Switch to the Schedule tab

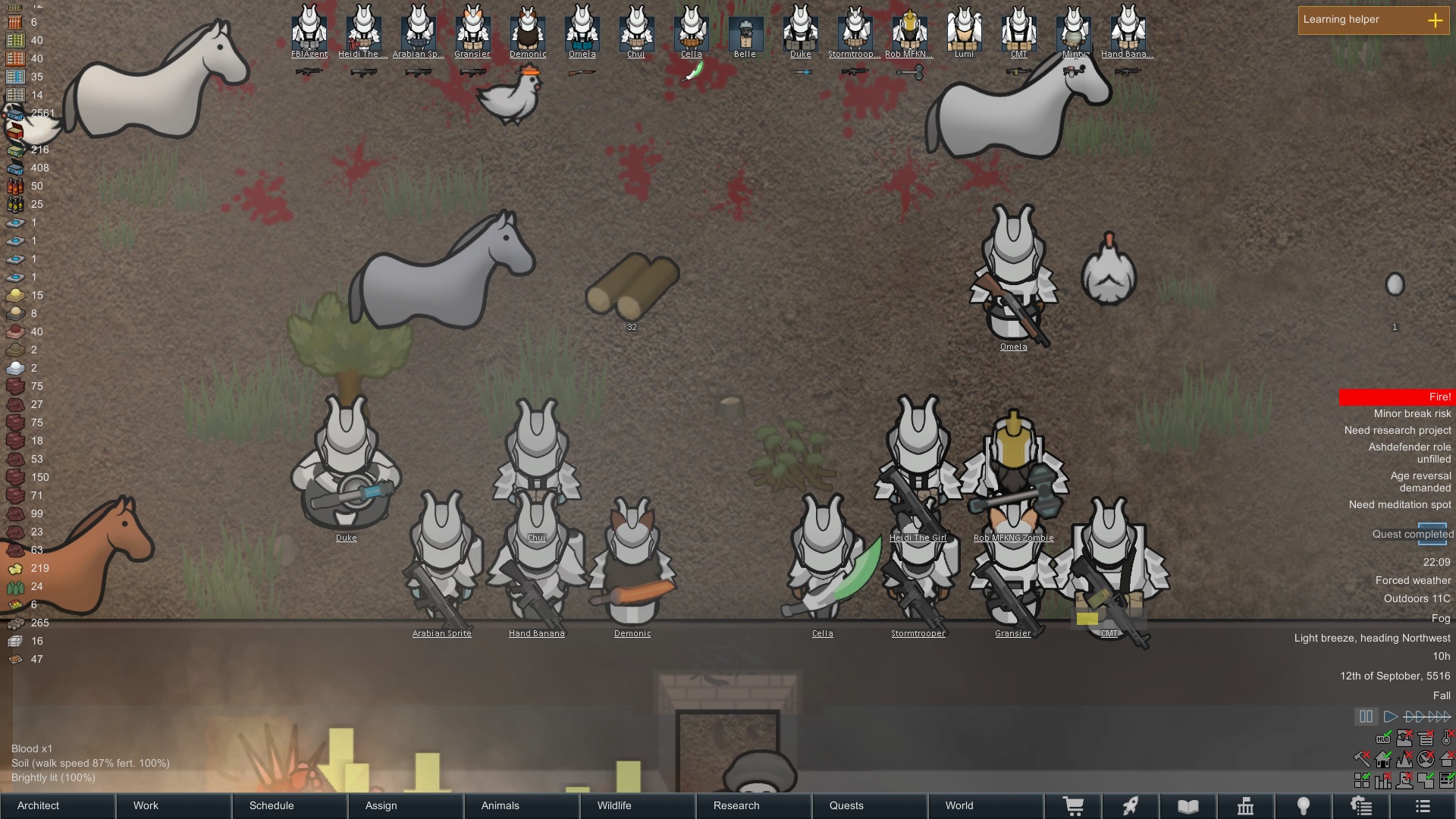(x=290, y=805)
